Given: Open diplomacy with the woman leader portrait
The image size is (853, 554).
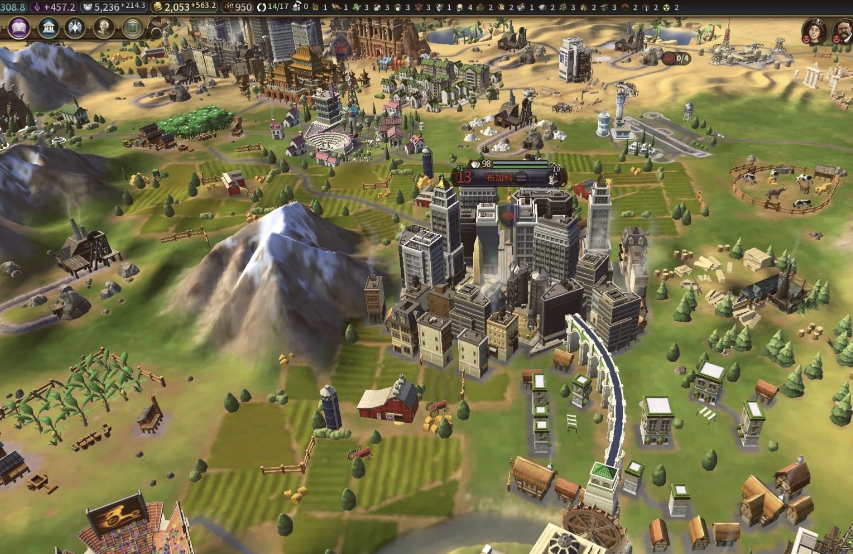Looking at the screenshot, I should tap(814, 31).
